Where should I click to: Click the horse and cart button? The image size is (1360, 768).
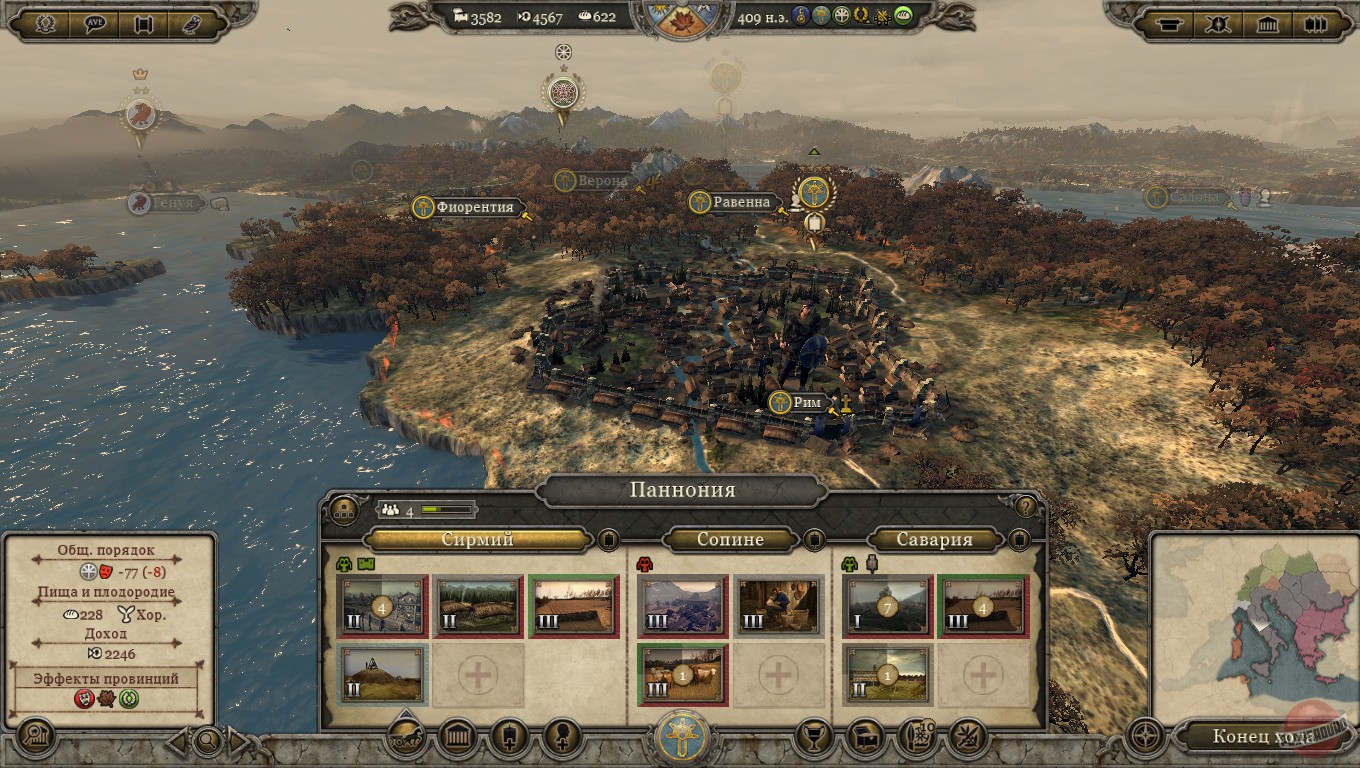tap(406, 739)
